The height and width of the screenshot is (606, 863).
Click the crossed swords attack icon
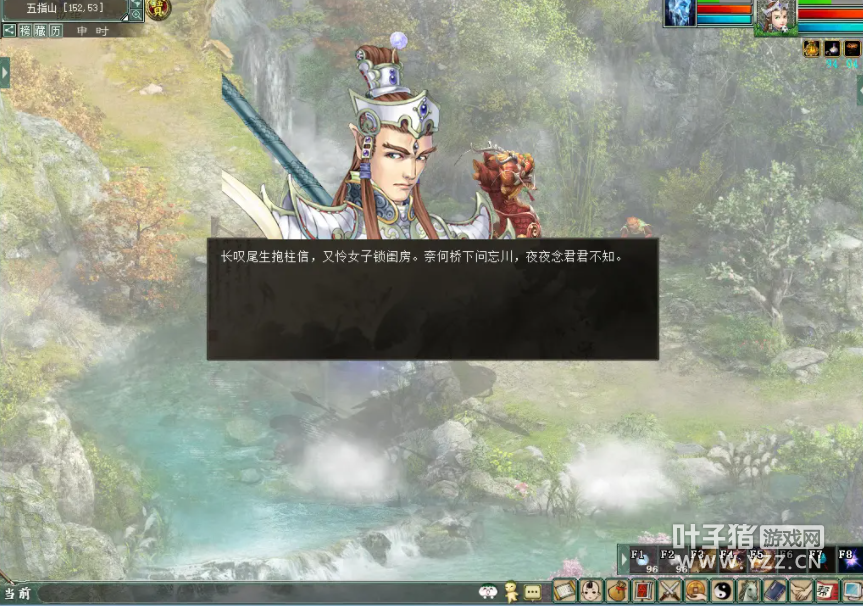(669, 591)
